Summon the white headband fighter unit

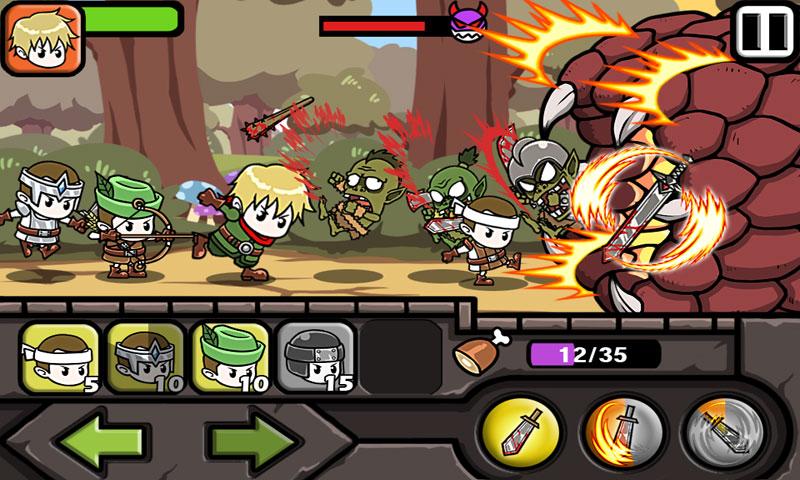[x=59, y=357]
